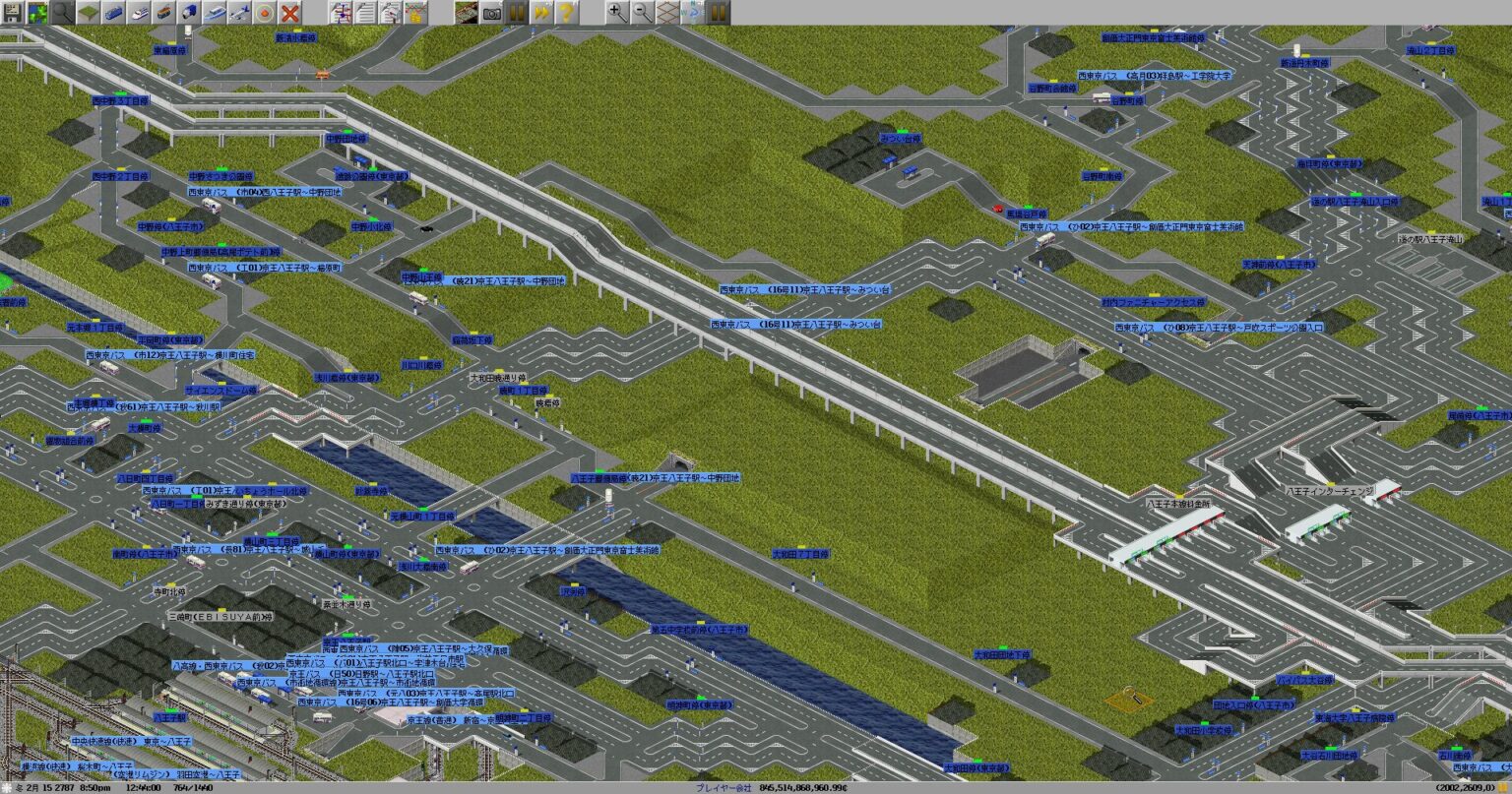Enable fast forward mode
Viewport: 1512px width, 794px height.
(541, 14)
